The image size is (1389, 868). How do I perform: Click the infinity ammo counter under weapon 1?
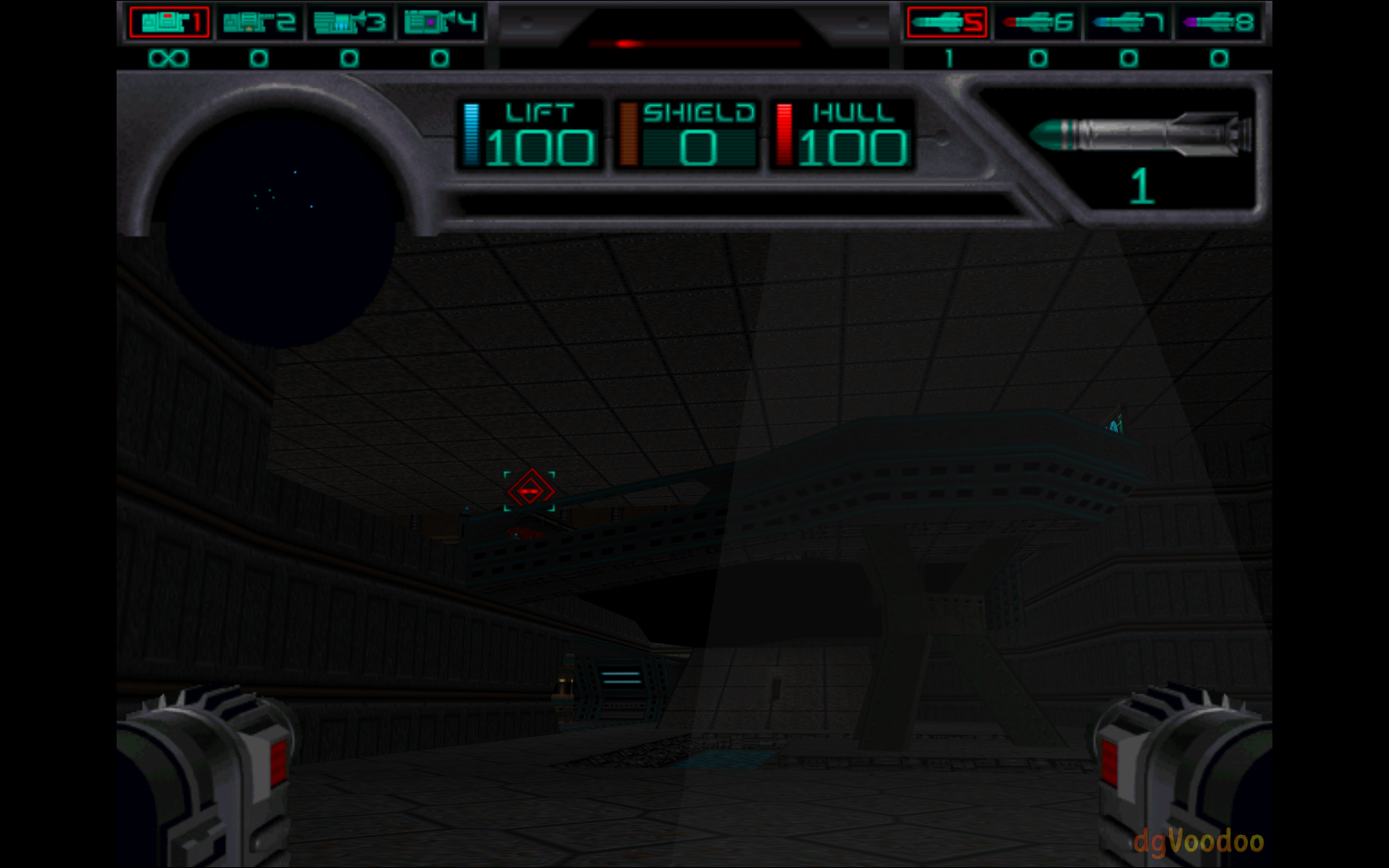click(x=168, y=58)
